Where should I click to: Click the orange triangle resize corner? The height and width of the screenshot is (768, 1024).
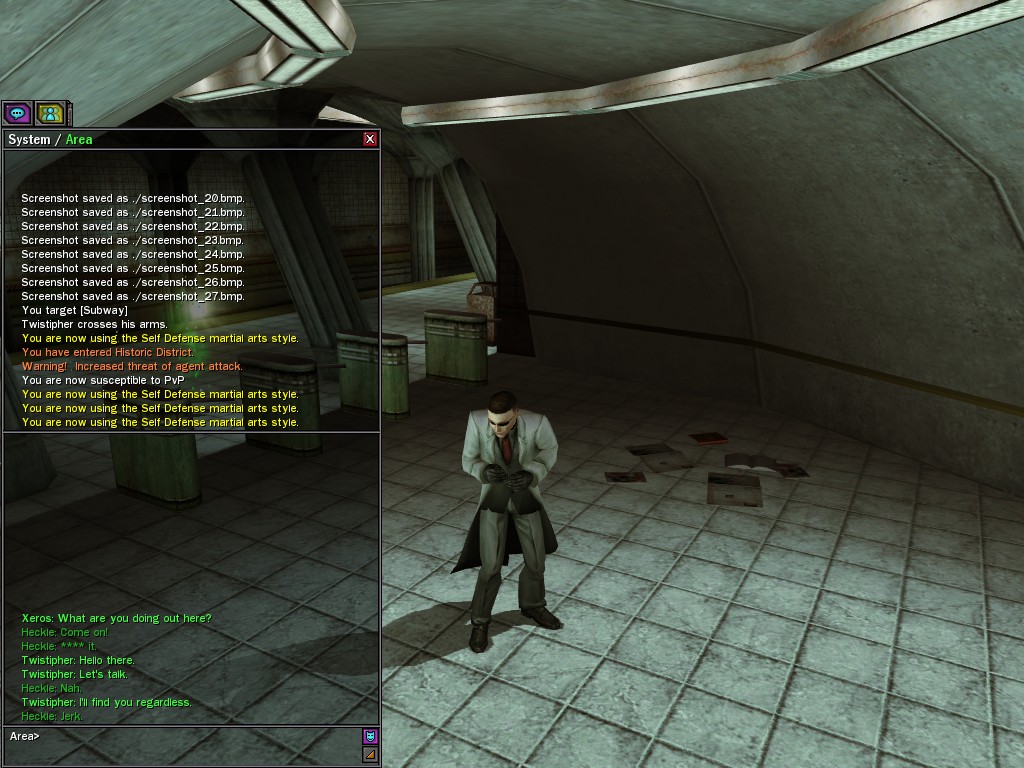370,755
